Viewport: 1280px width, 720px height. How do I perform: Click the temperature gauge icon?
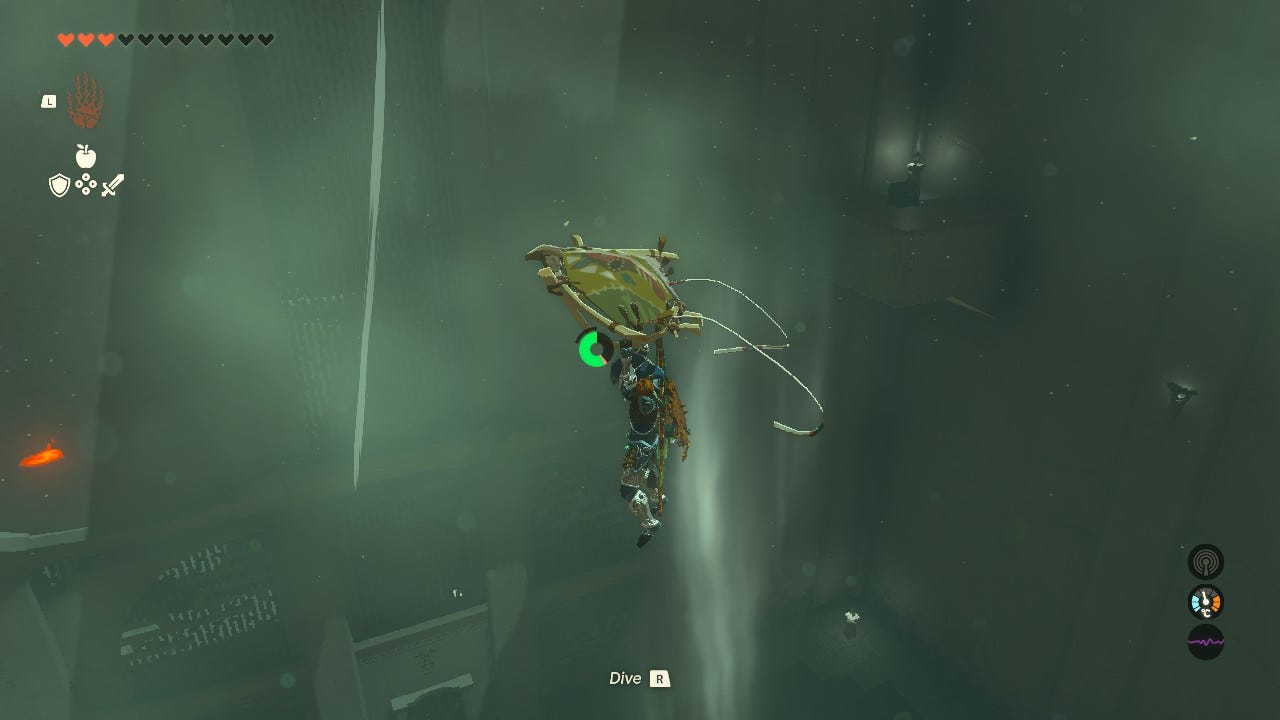point(1204,601)
